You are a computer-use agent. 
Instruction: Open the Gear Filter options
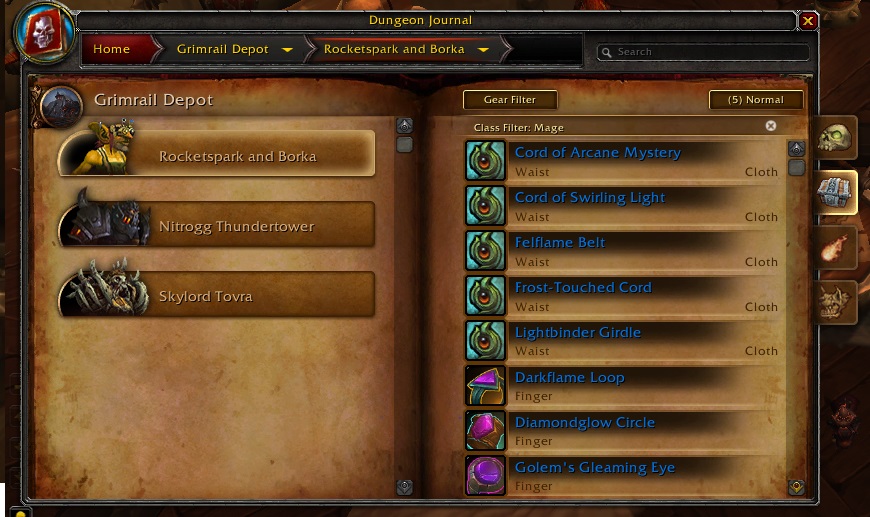(510, 100)
